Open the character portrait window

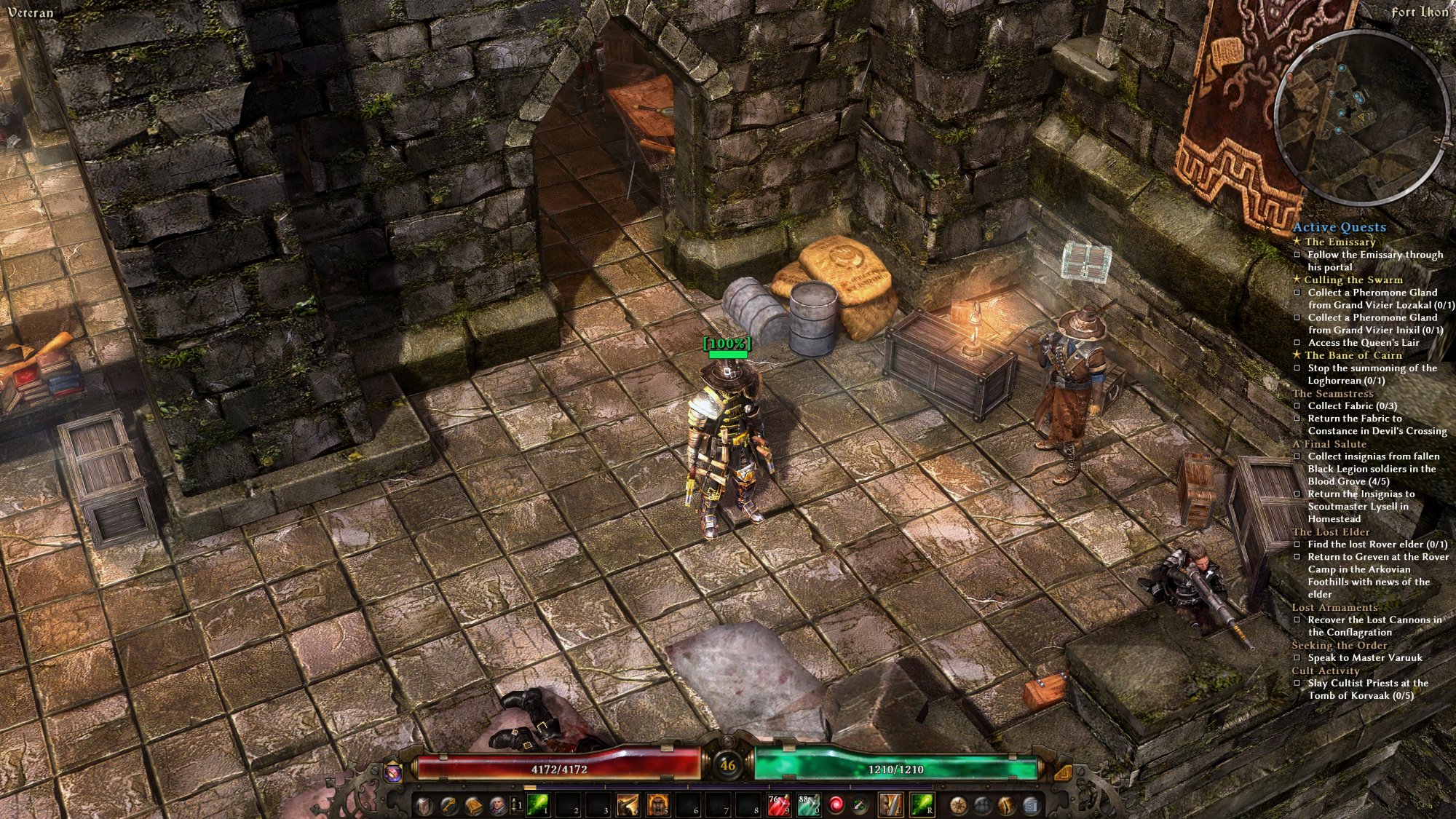[498, 805]
